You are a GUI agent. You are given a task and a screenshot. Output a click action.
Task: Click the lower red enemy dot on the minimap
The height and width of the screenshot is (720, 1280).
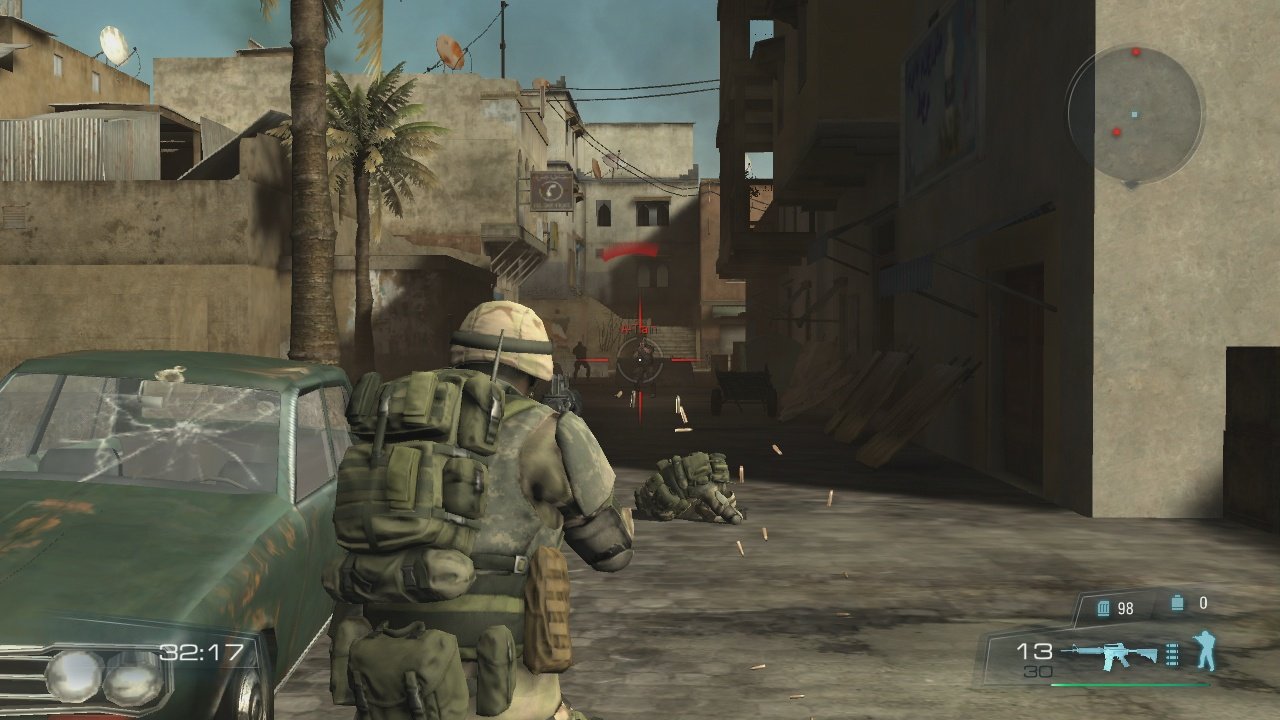click(x=1116, y=132)
